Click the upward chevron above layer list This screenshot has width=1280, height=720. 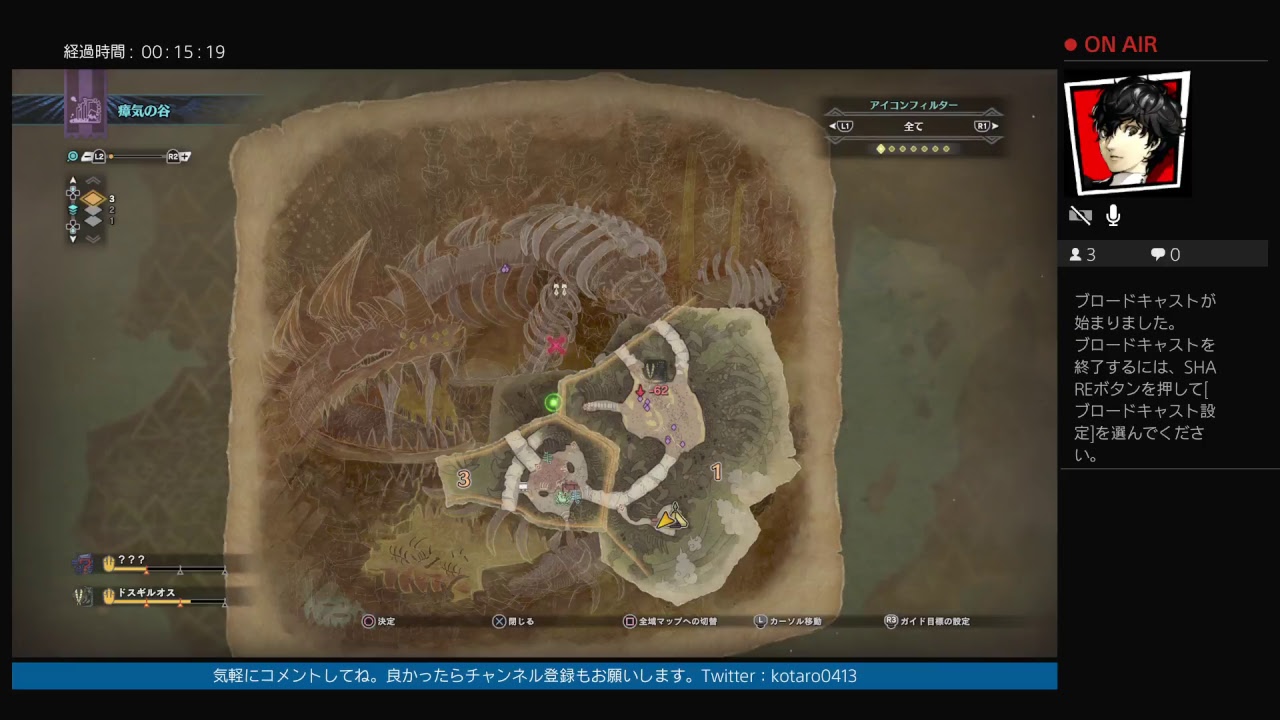[93, 180]
